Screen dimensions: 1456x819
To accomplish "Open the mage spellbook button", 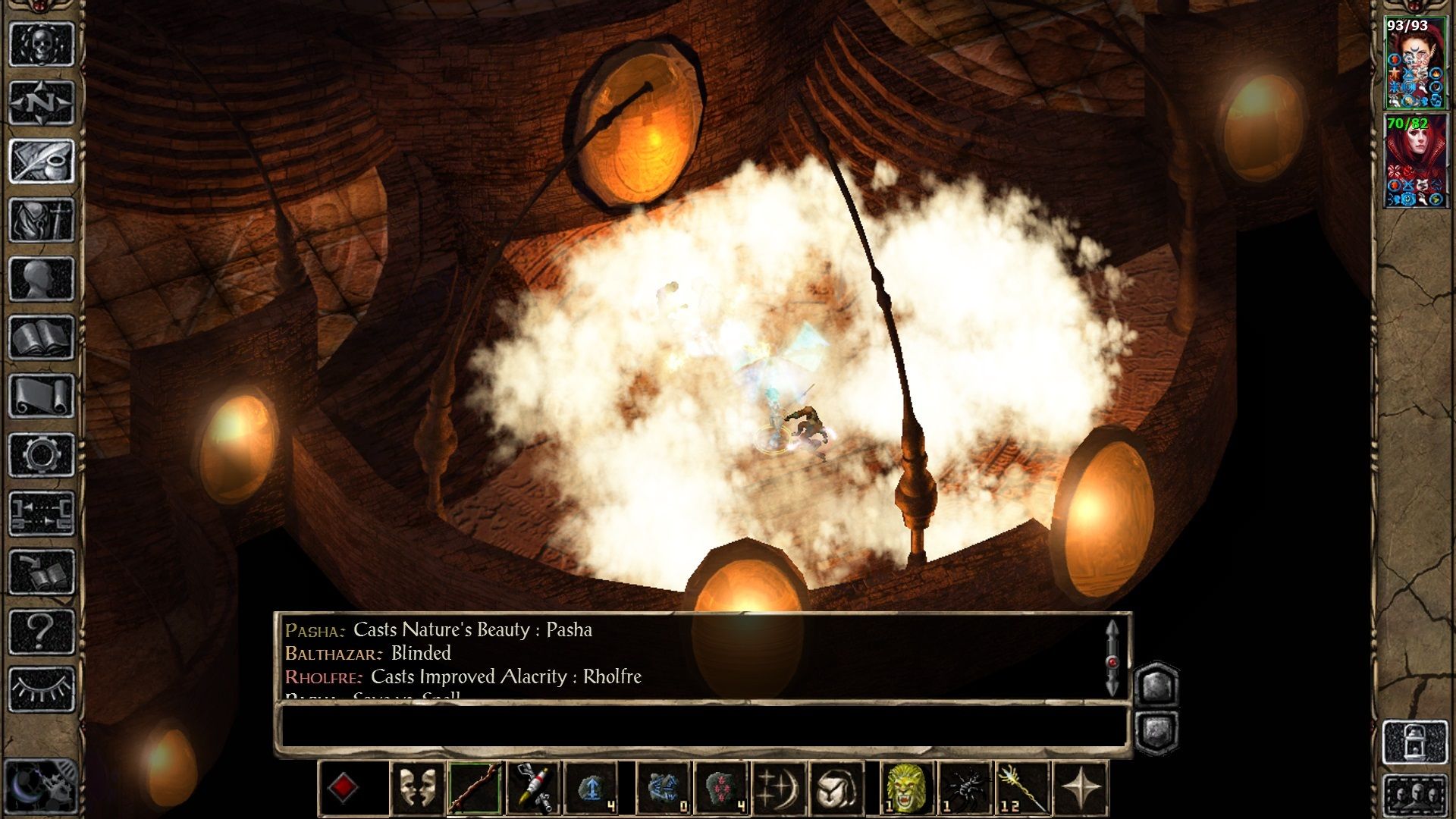I will pyautogui.click(x=42, y=337).
